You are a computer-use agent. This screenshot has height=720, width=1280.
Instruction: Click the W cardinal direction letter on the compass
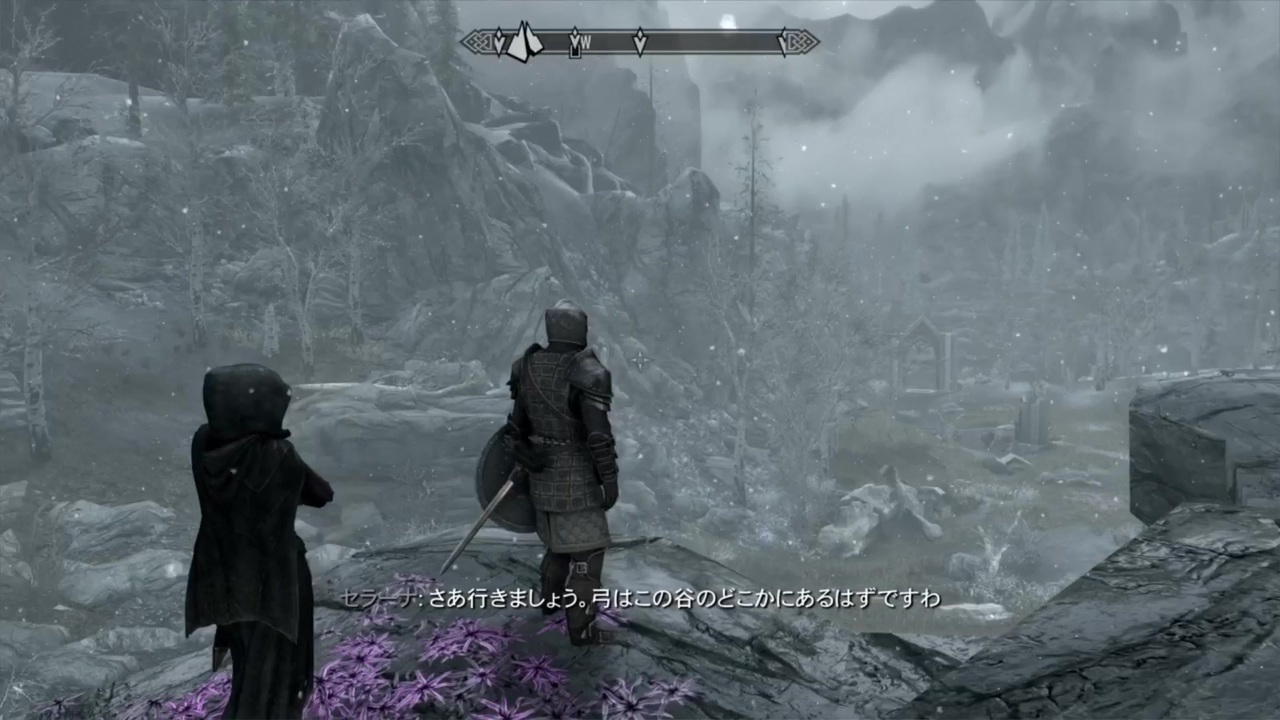point(586,42)
